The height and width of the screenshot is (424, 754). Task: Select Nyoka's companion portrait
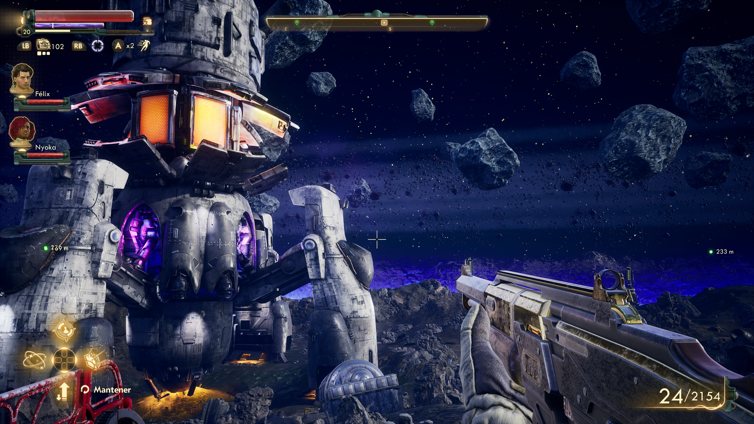(x=21, y=131)
